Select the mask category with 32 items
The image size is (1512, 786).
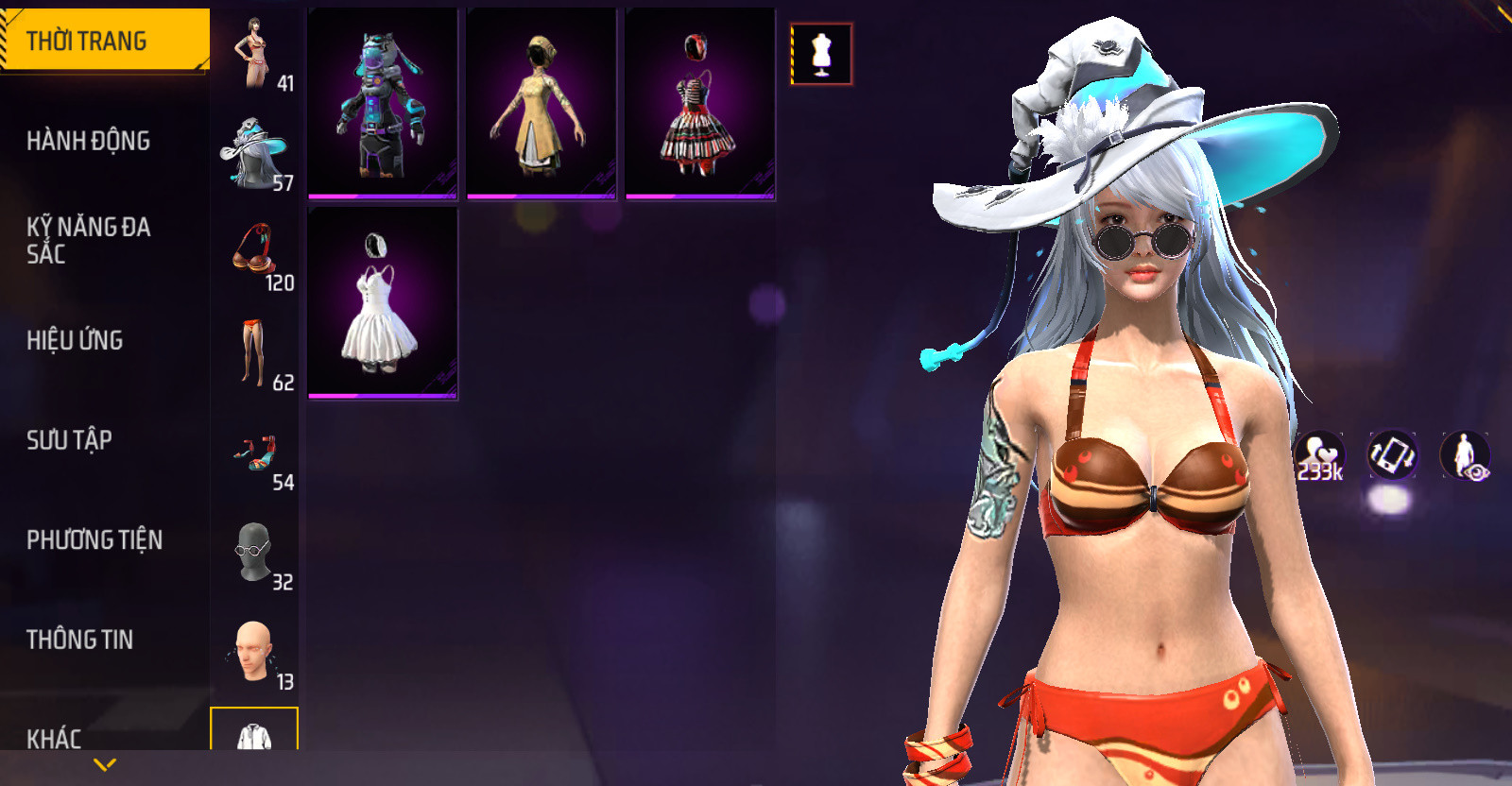[x=255, y=553]
